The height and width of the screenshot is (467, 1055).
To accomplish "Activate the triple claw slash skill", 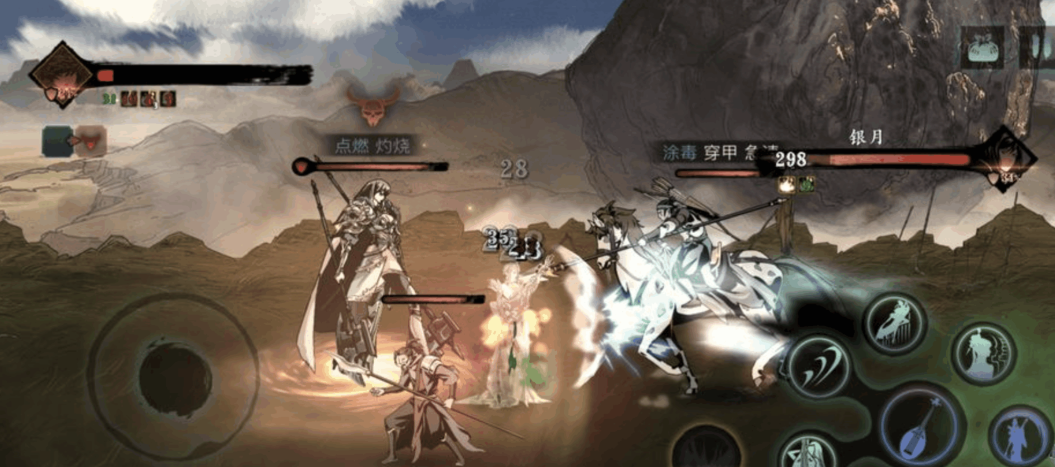I will coord(818,366).
